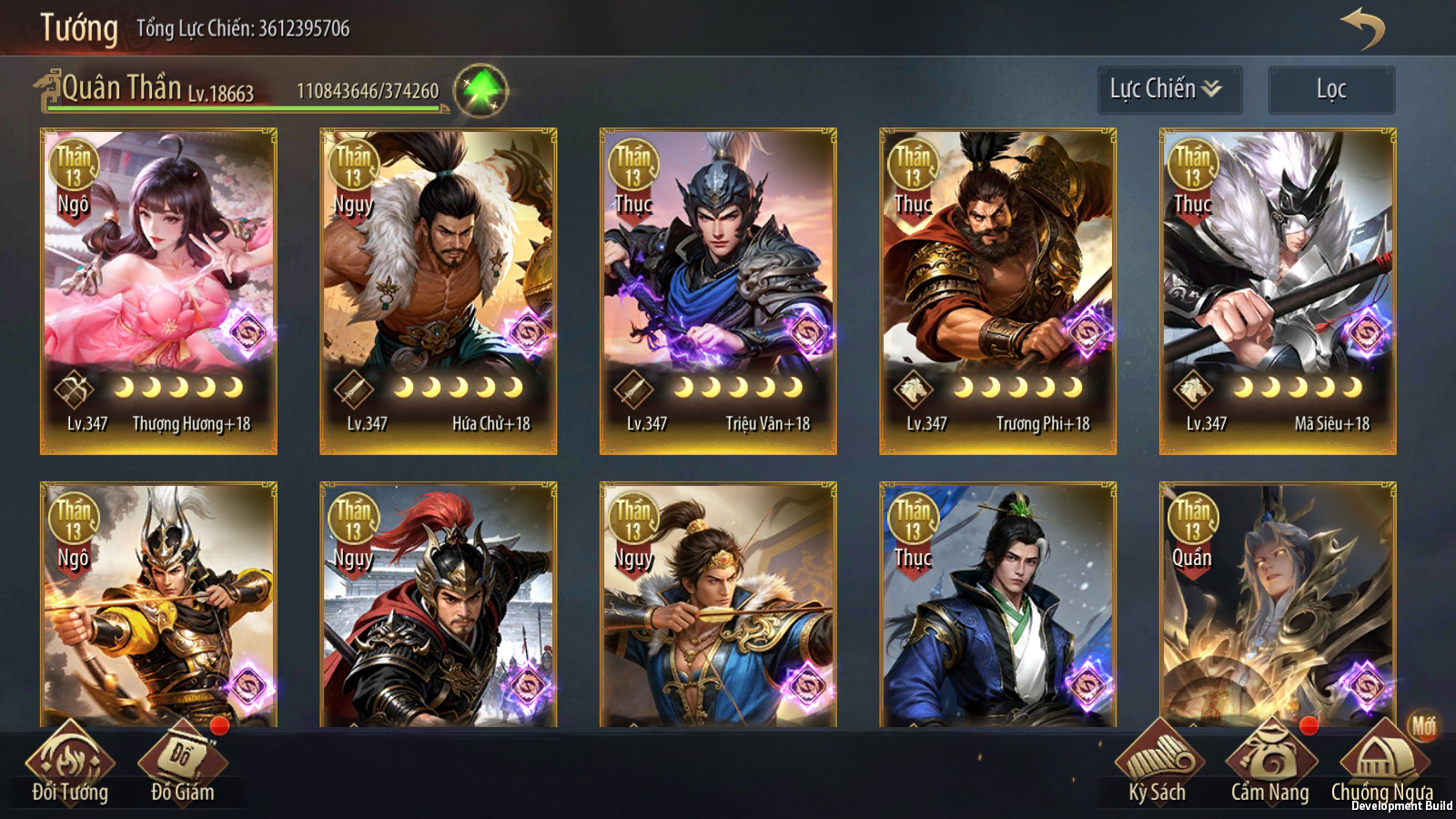This screenshot has height=819, width=1456.
Task: Select the Thượng Hương+18 hero card
Action: [158, 290]
